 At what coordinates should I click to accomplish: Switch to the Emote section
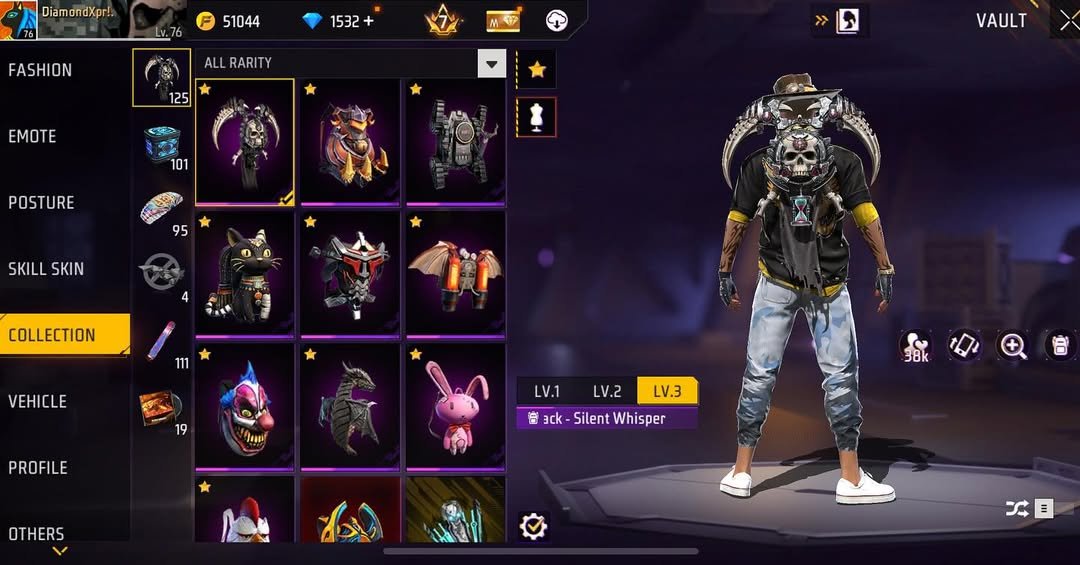32,136
